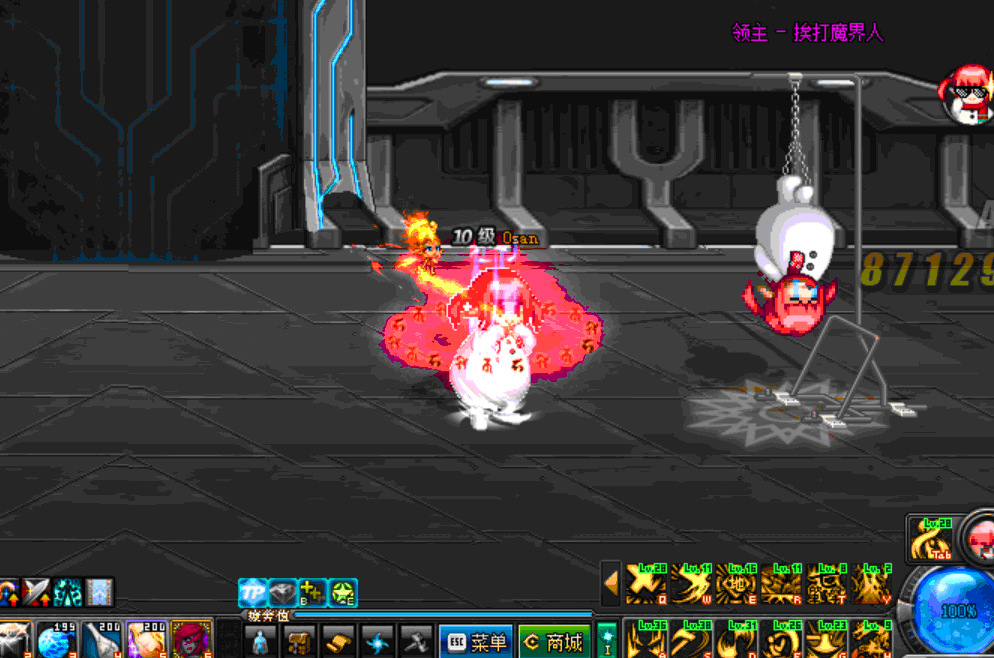994x658 pixels.
Task: Click the red-haired avatar icon top right
Action: (967, 92)
